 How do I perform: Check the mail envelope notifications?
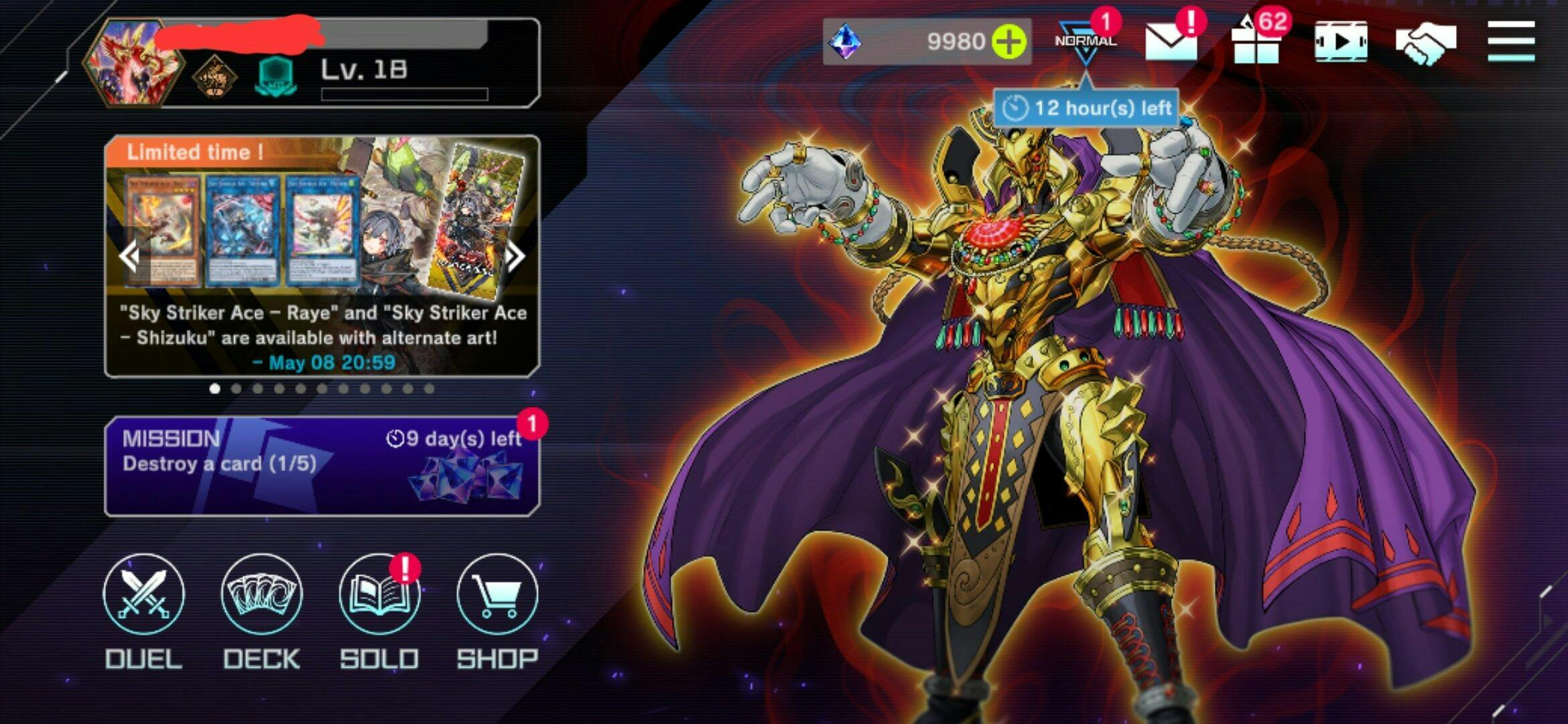1171,42
